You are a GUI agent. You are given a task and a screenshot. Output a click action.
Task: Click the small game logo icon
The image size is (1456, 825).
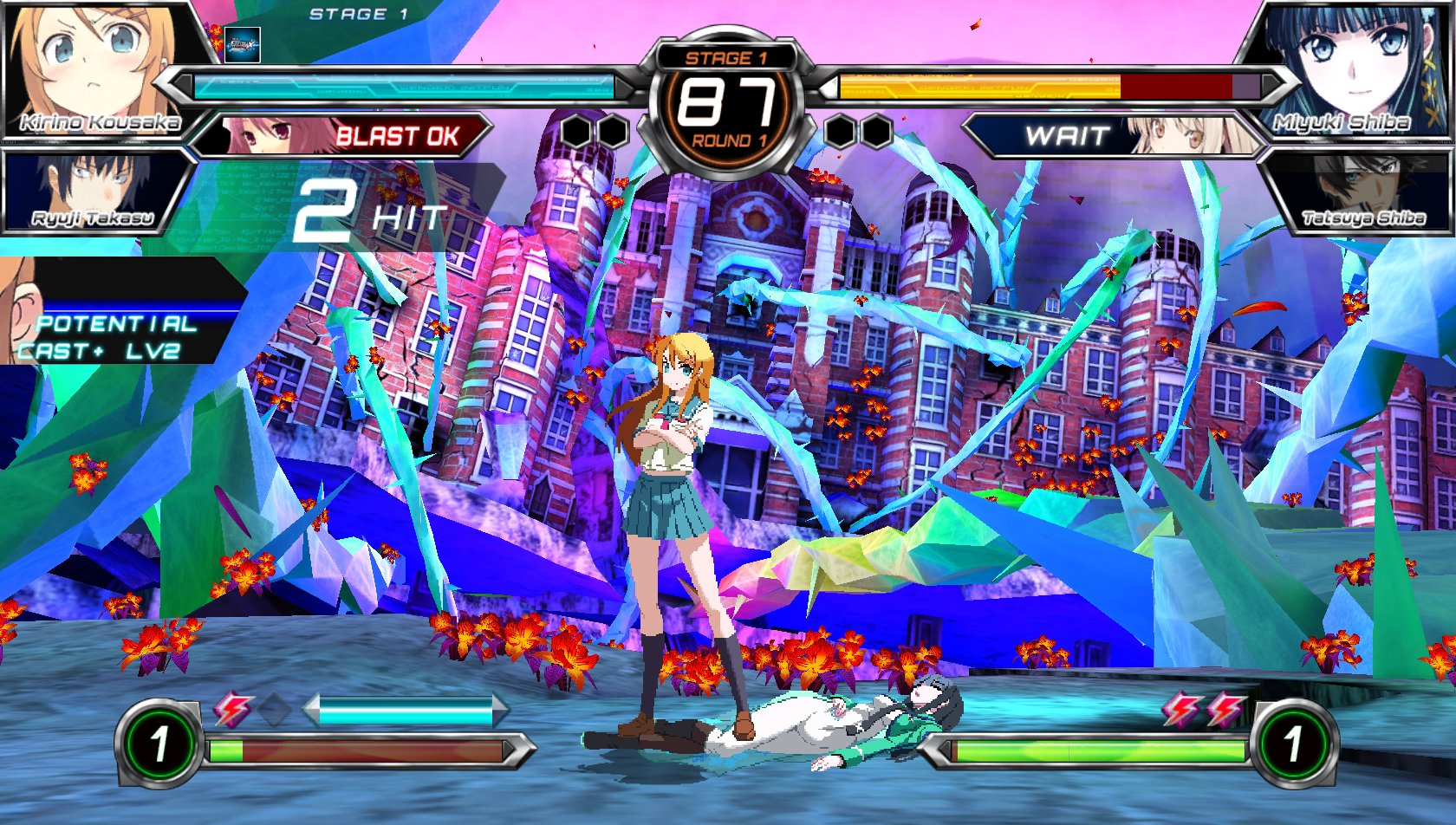tap(242, 45)
